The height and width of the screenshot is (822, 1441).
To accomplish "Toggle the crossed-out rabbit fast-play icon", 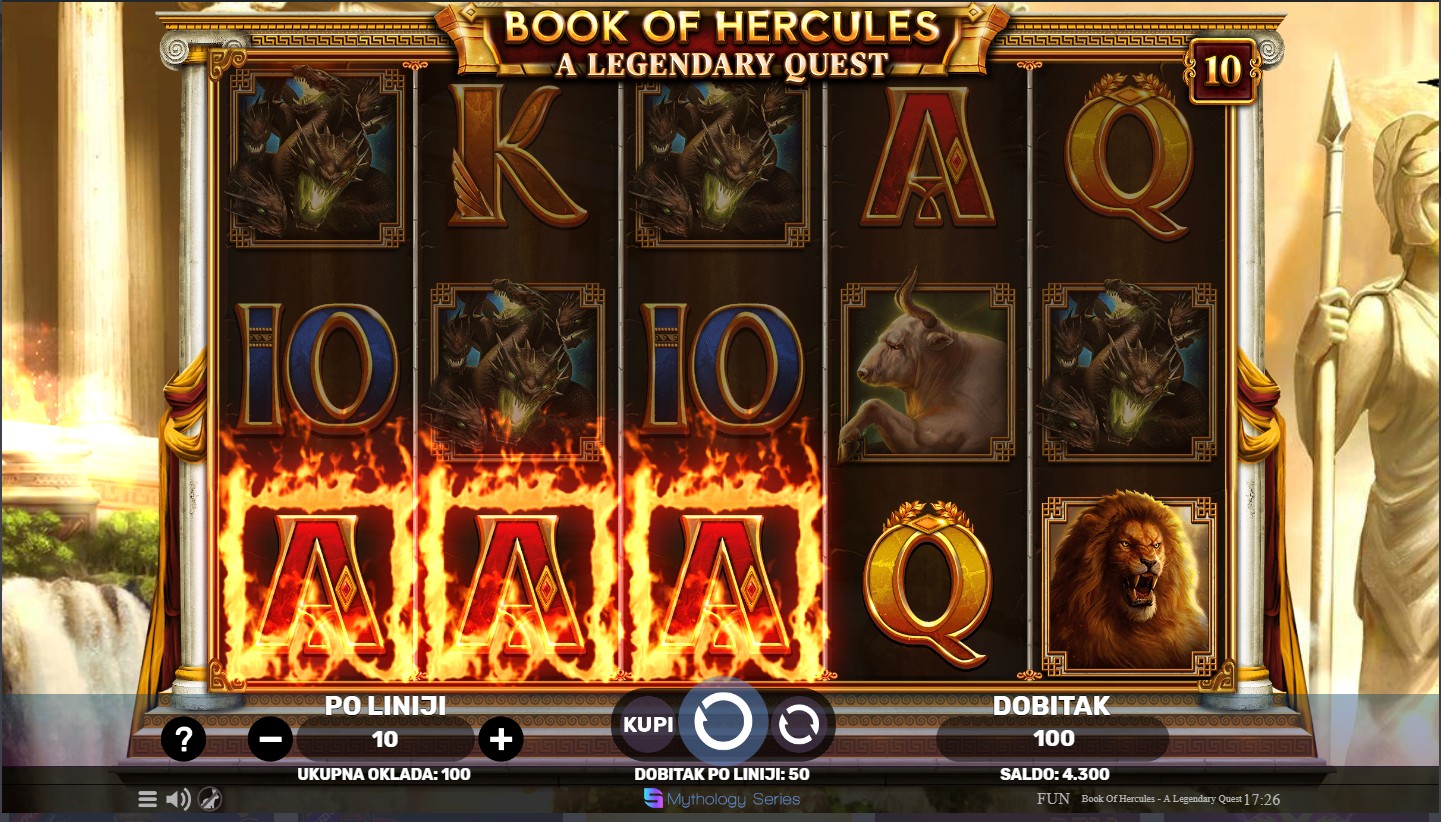I will [x=210, y=799].
